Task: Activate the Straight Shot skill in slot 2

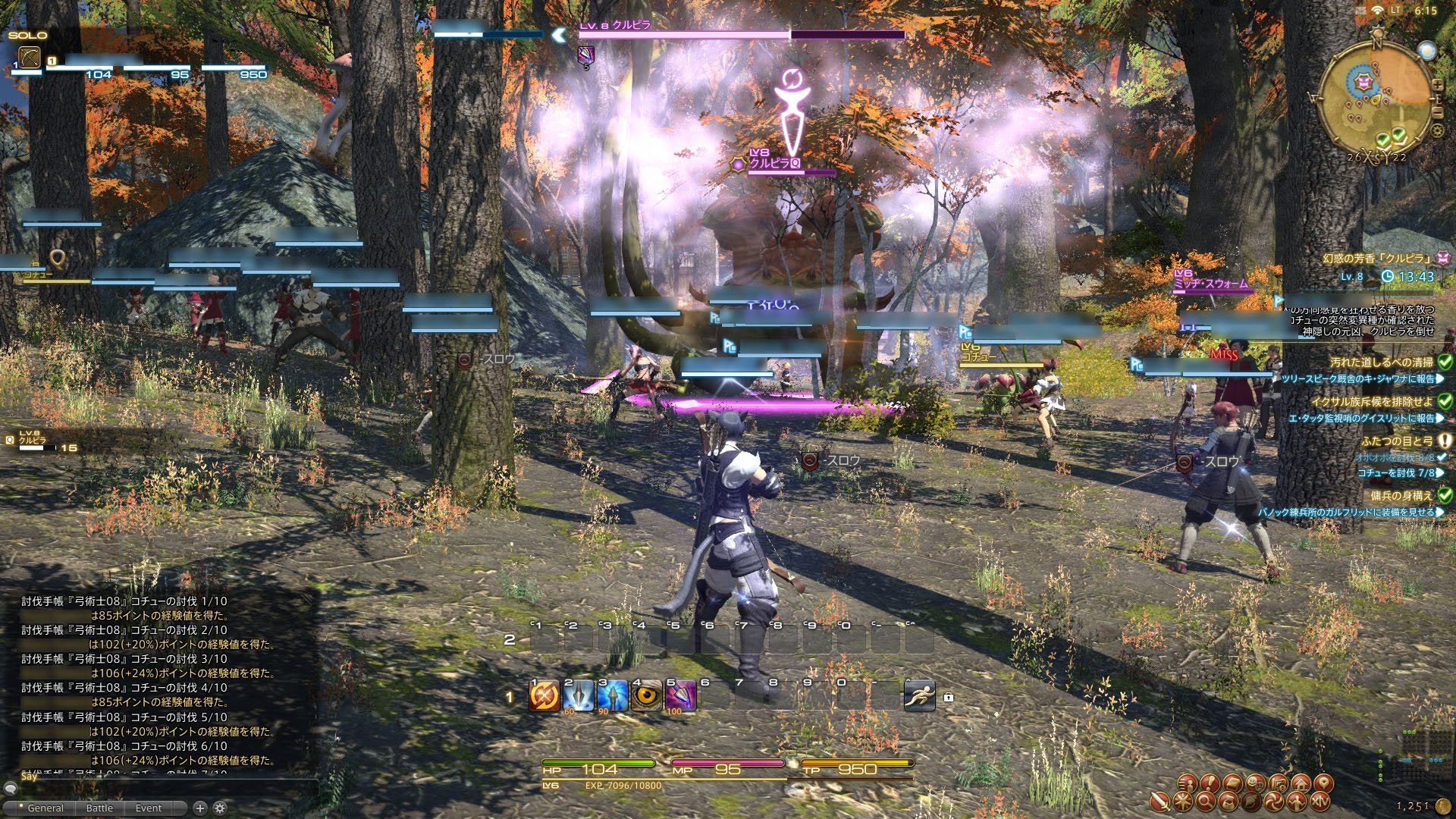Action: point(578,695)
